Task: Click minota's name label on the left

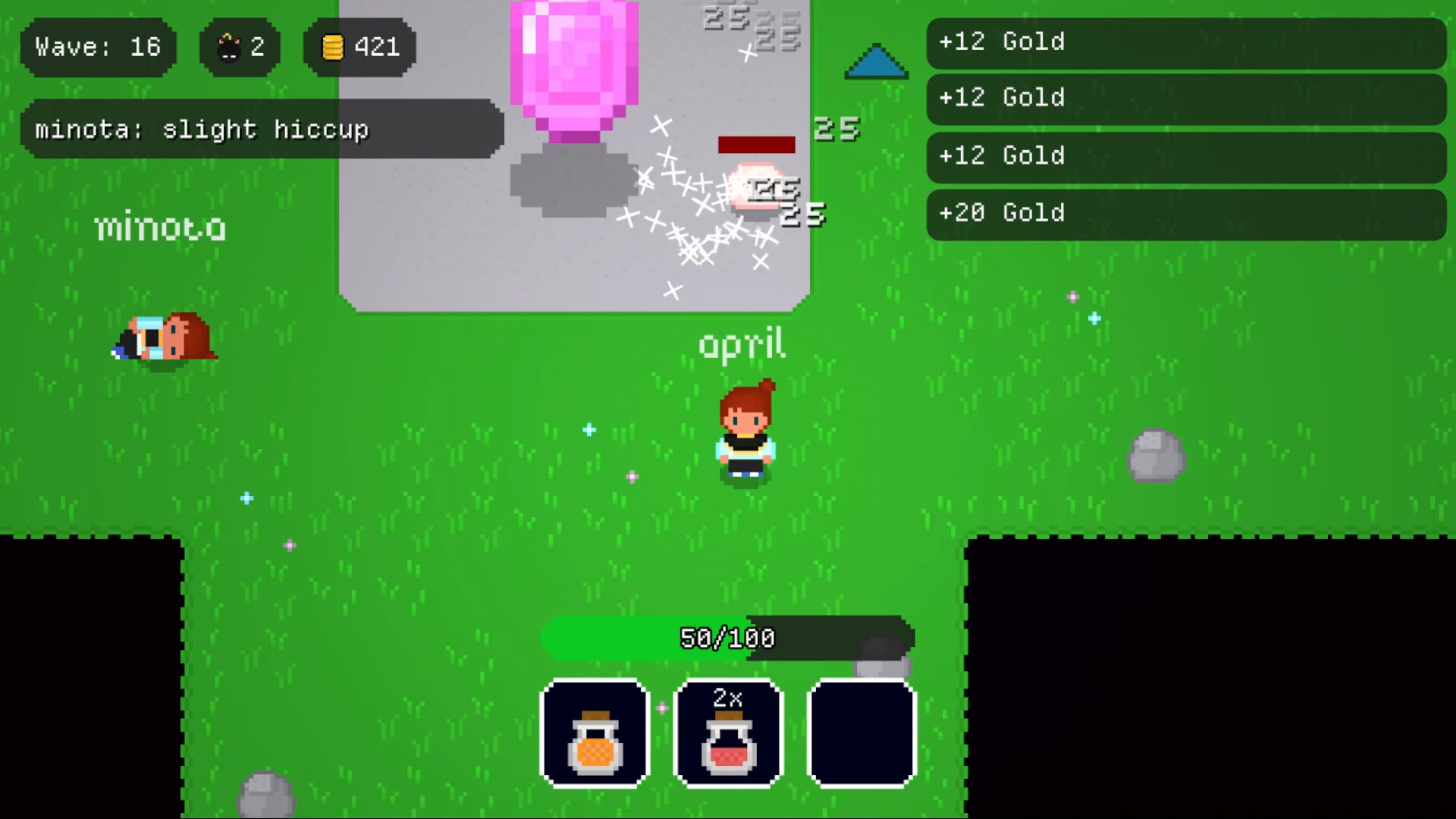Action: tap(161, 226)
